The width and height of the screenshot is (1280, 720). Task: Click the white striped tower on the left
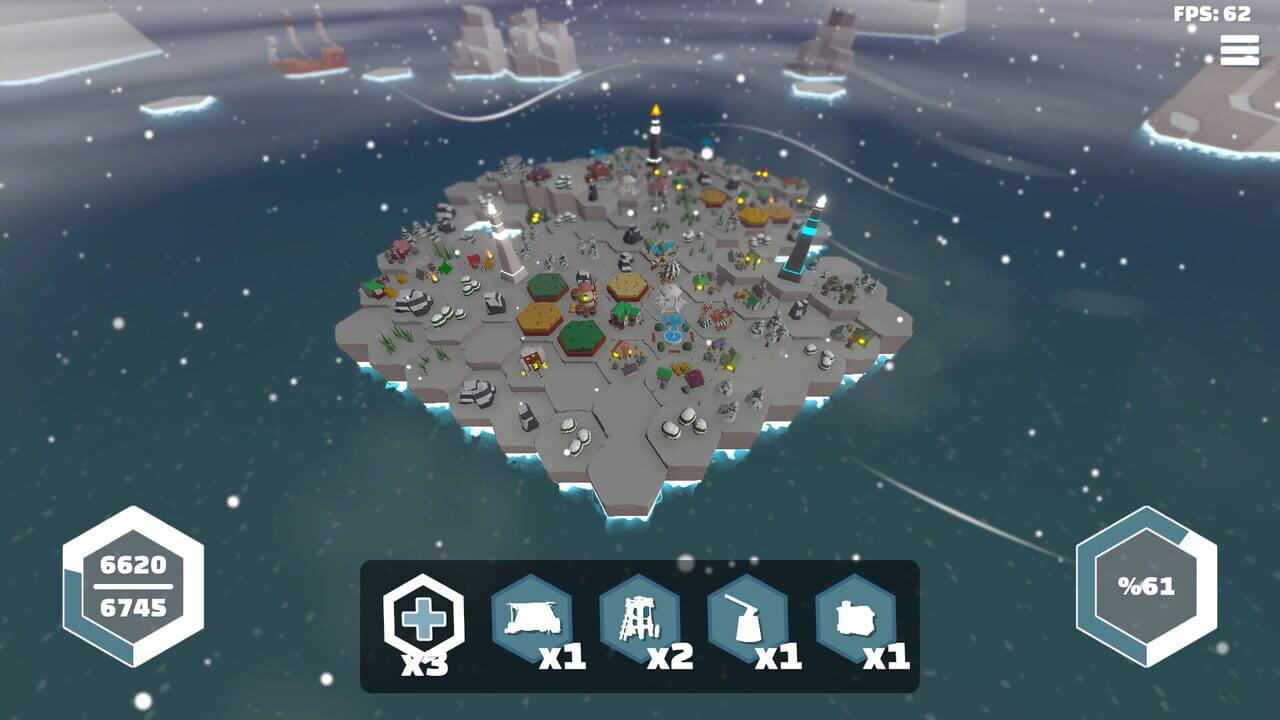pos(503,240)
